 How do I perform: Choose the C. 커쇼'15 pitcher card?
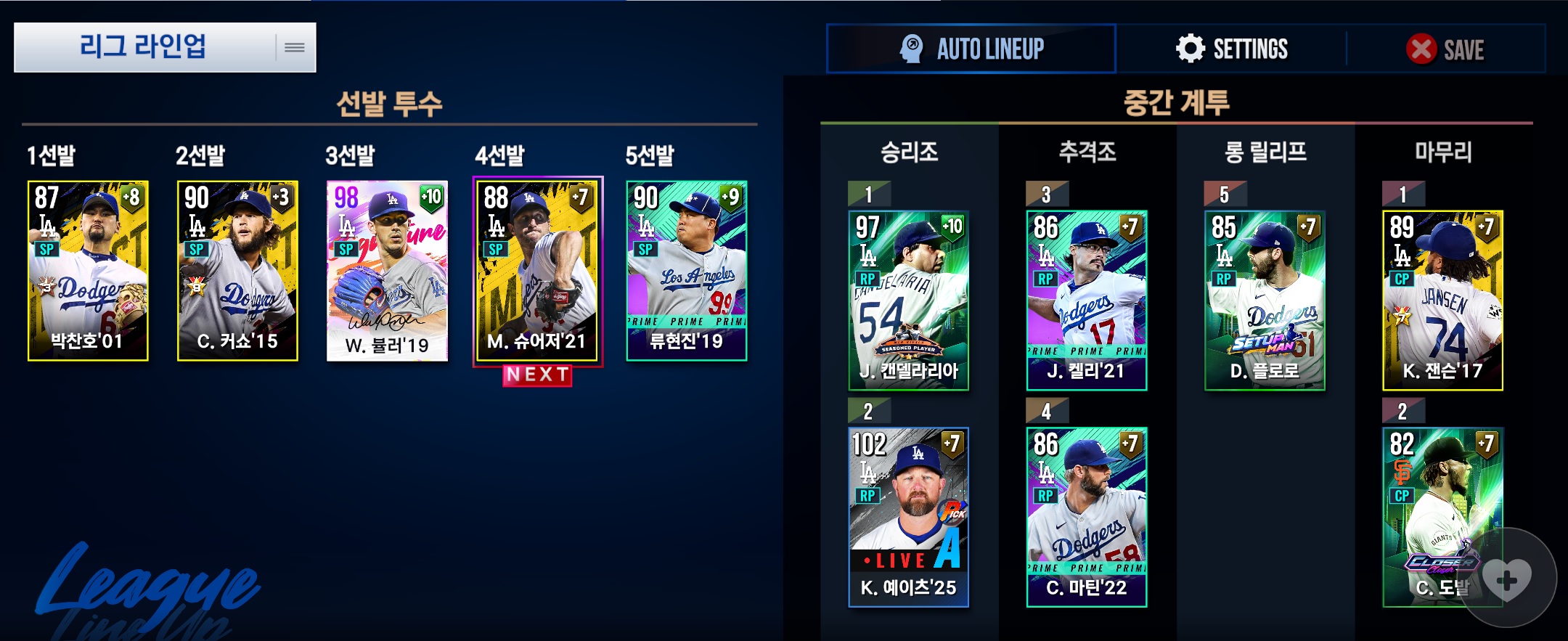[x=237, y=270]
